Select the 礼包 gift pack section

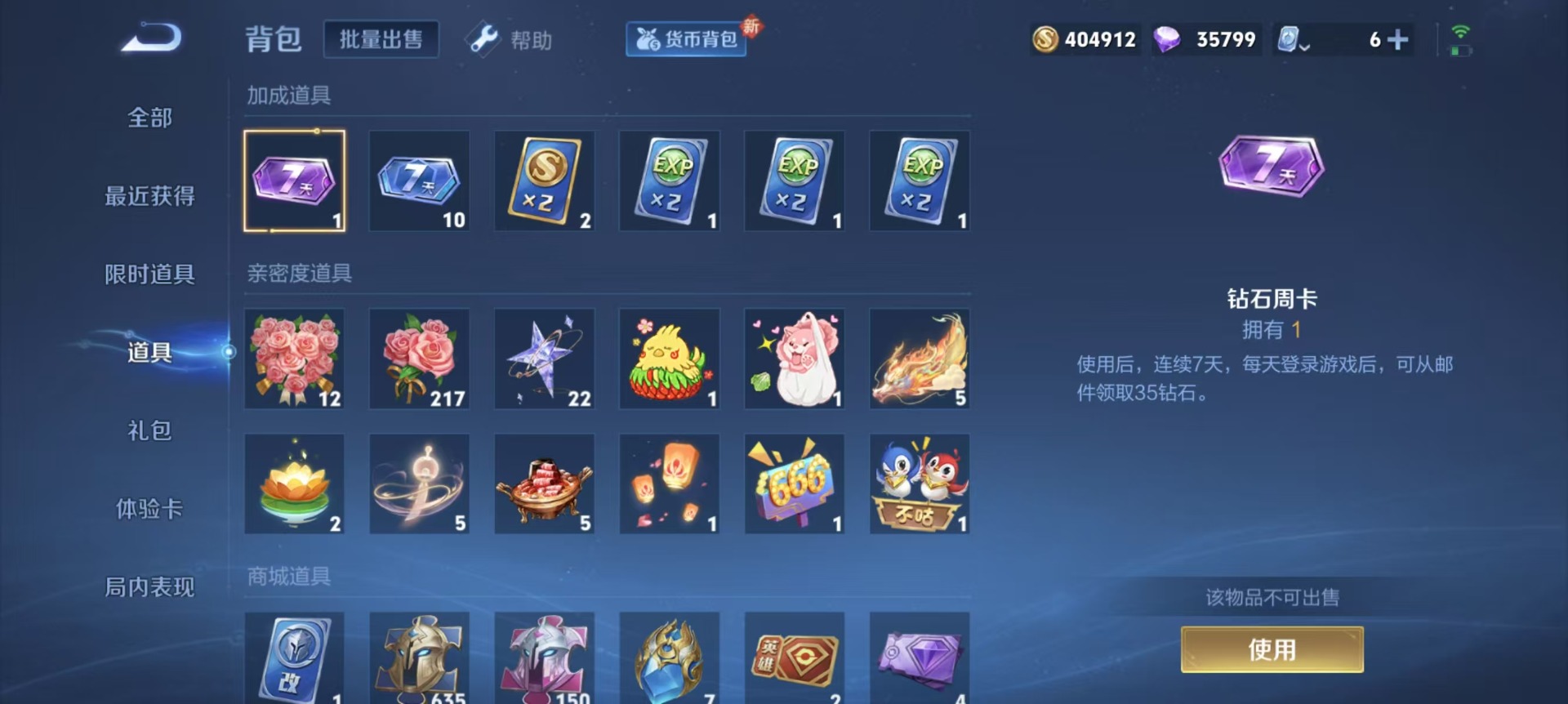(149, 430)
